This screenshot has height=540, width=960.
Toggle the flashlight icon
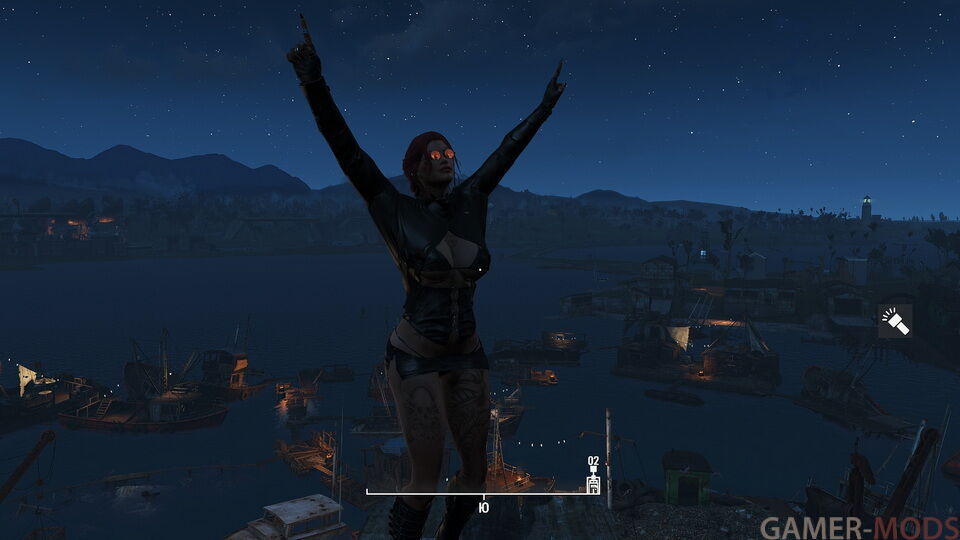click(895, 321)
